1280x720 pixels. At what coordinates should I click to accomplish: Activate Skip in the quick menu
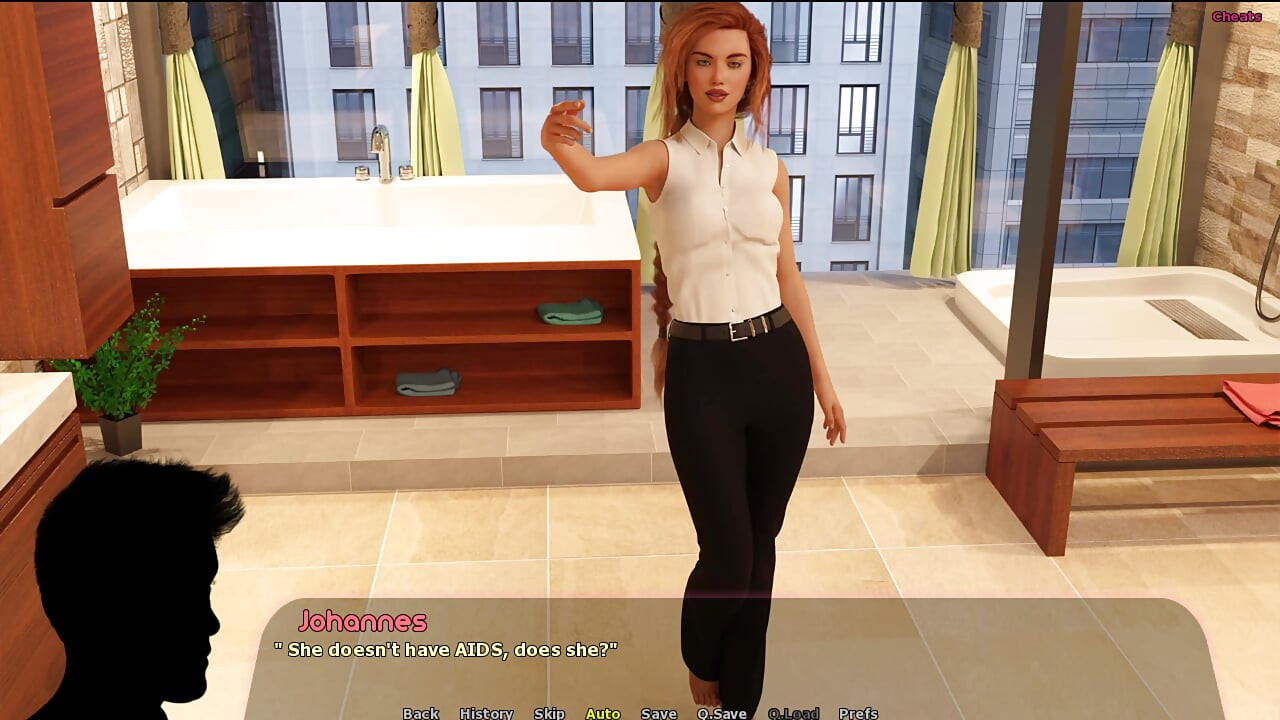point(549,713)
